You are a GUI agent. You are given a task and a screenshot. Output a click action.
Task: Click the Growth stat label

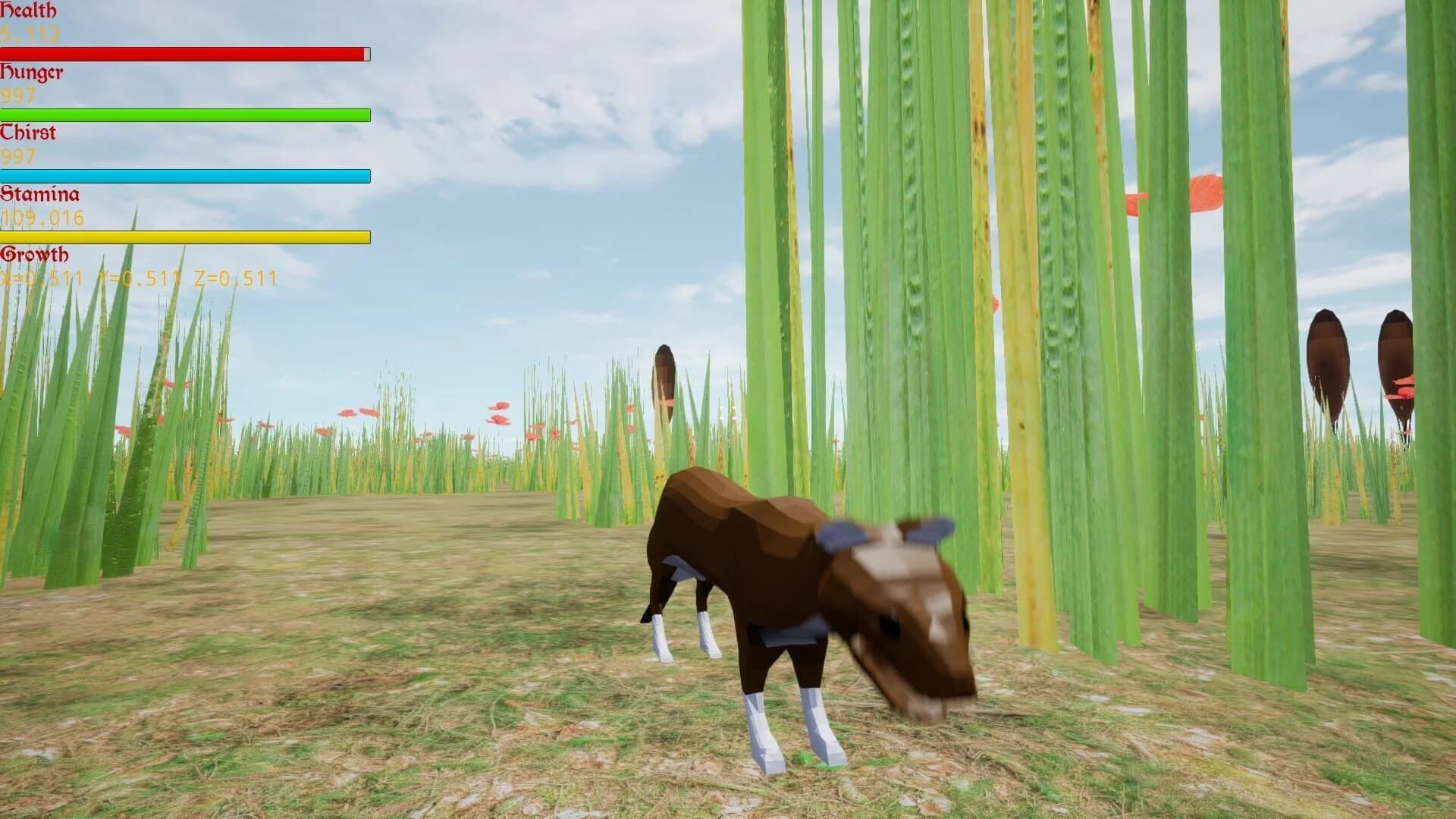tap(34, 253)
